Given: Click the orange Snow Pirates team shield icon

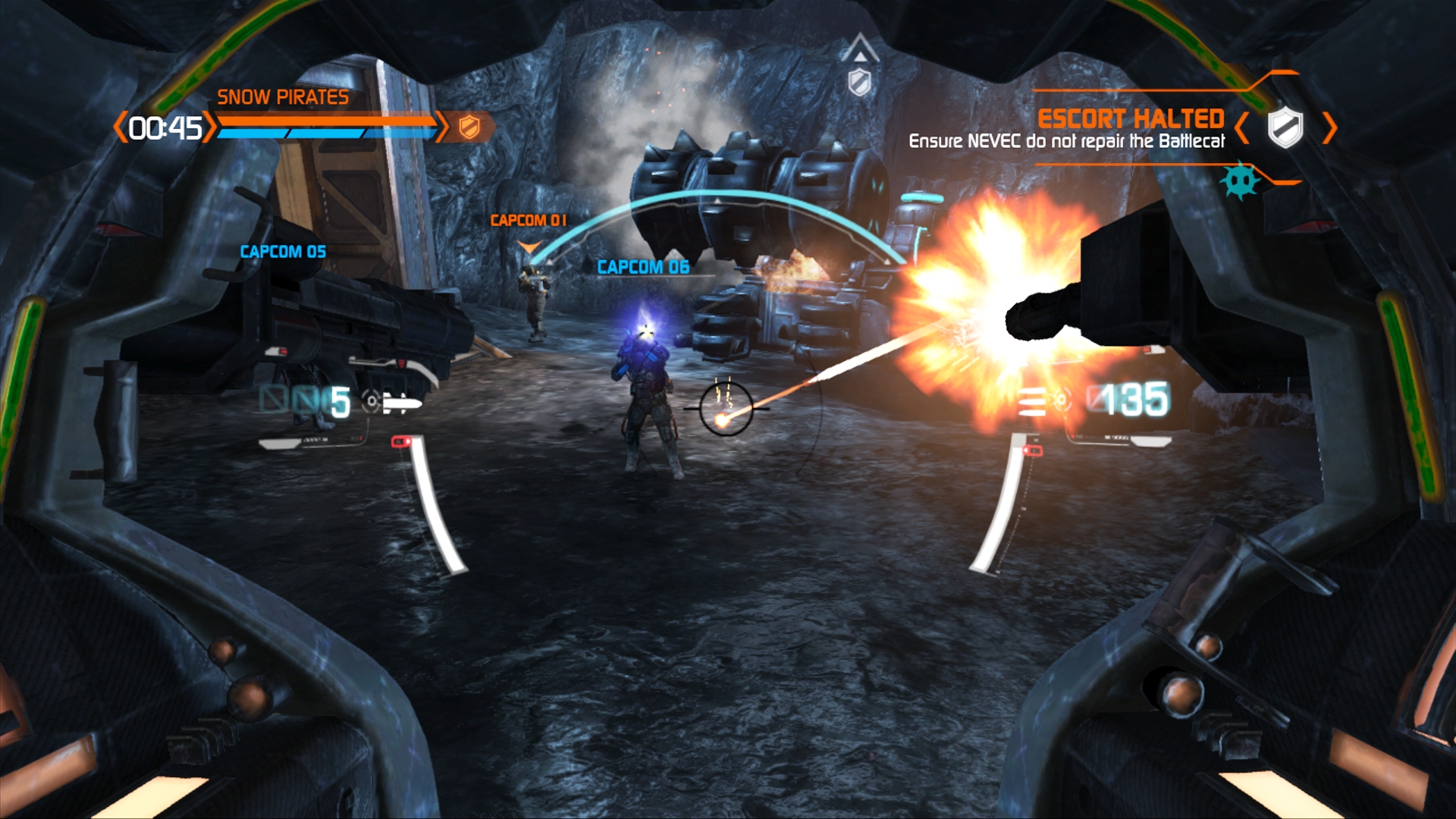Looking at the screenshot, I should click(x=469, y=127).
